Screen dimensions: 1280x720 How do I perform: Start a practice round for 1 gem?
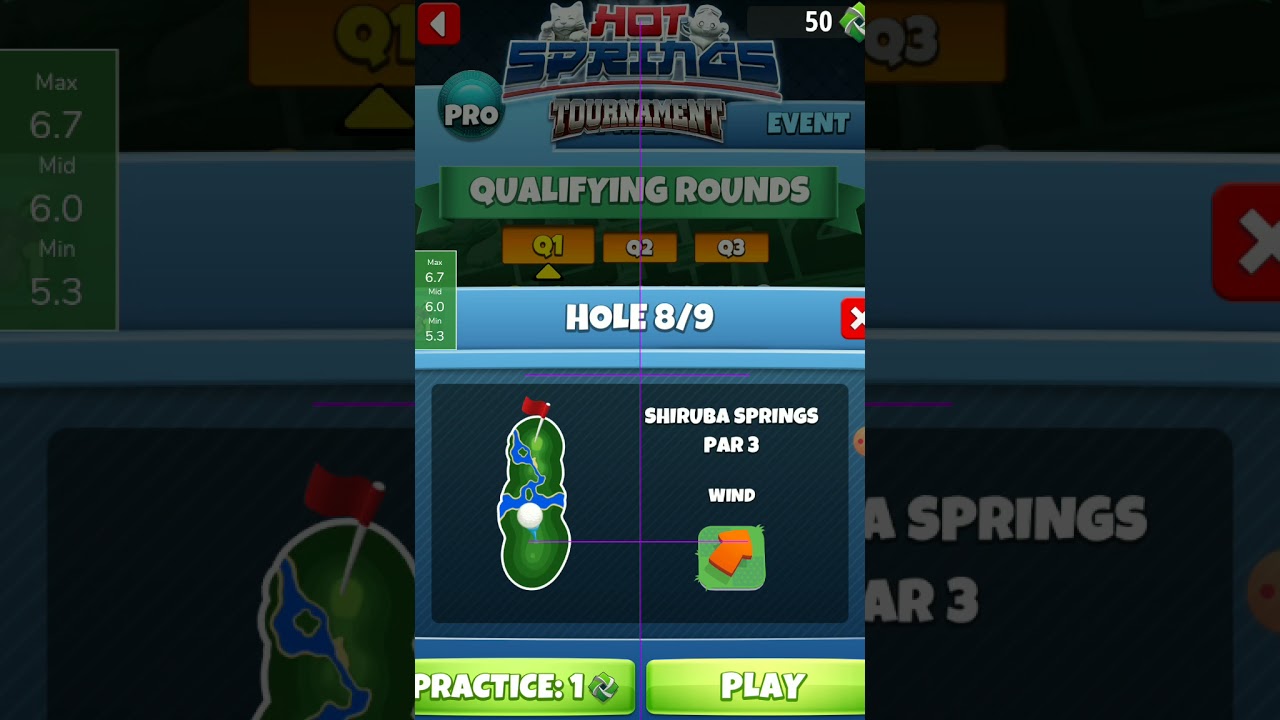(x=524, y=686)
